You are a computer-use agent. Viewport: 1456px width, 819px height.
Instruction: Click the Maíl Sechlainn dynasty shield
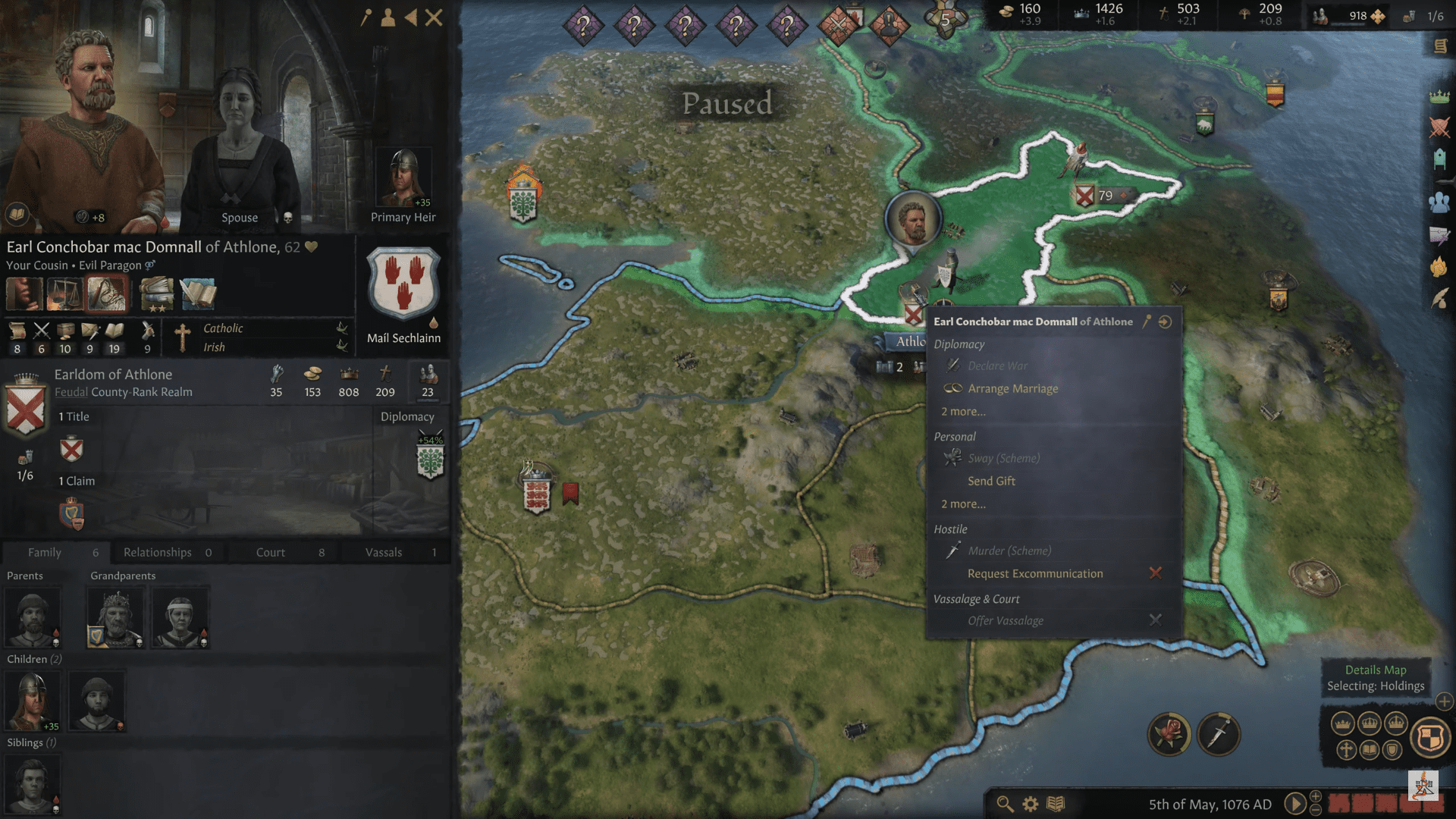click(403, 285)
